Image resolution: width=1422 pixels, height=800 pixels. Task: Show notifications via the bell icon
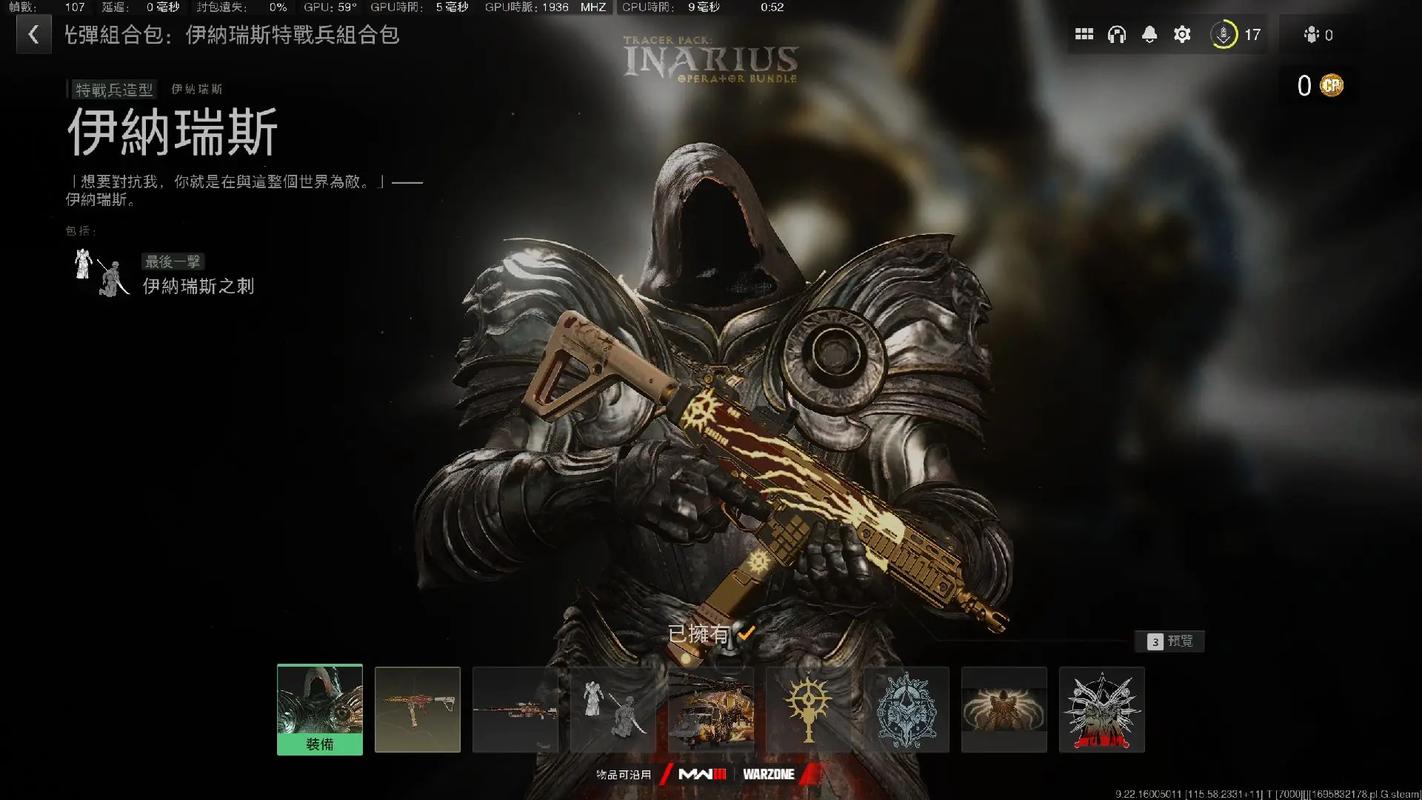click(1150, 35)
